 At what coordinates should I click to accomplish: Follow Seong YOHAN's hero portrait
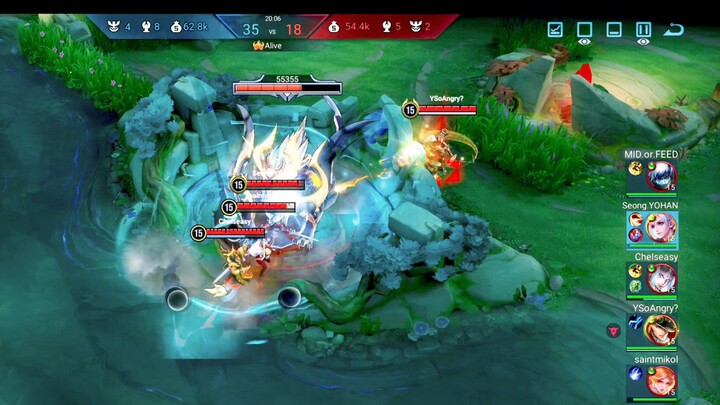[x=661, y=228]
